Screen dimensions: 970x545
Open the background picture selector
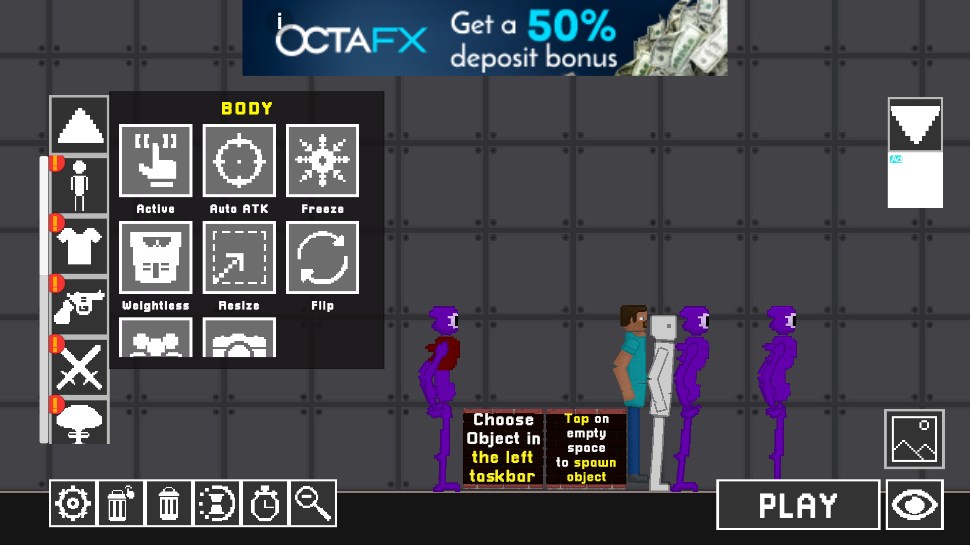[914, 438]
